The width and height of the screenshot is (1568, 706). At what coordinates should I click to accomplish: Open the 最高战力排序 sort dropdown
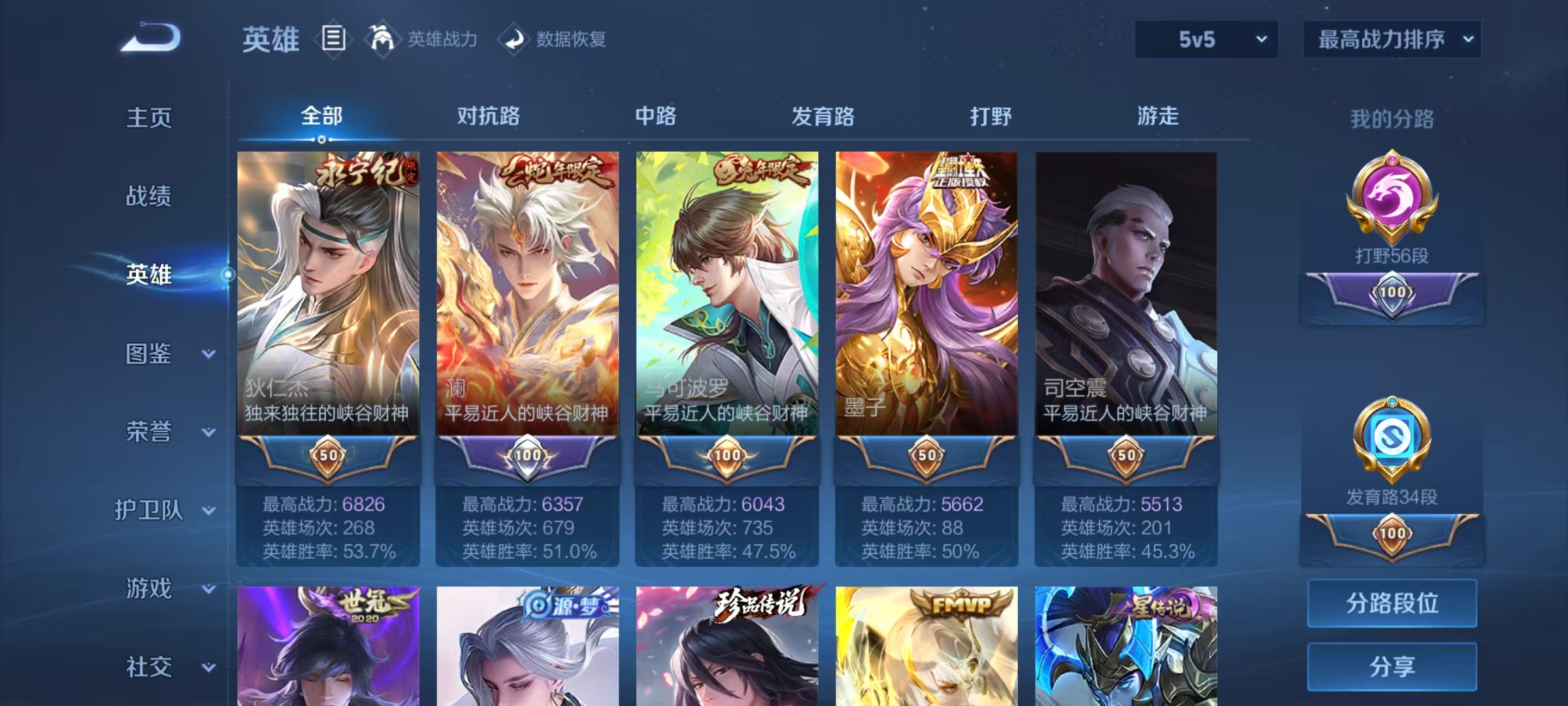1390,39
